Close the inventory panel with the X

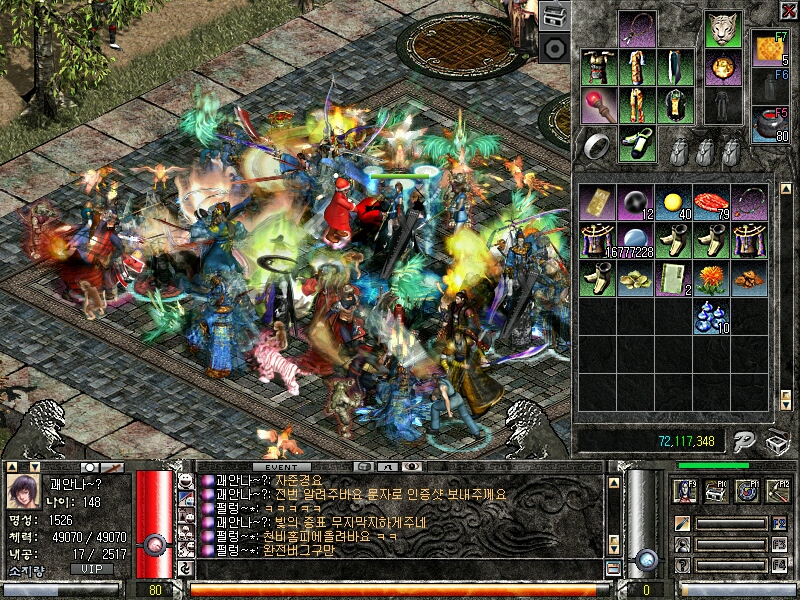point(787,11)
